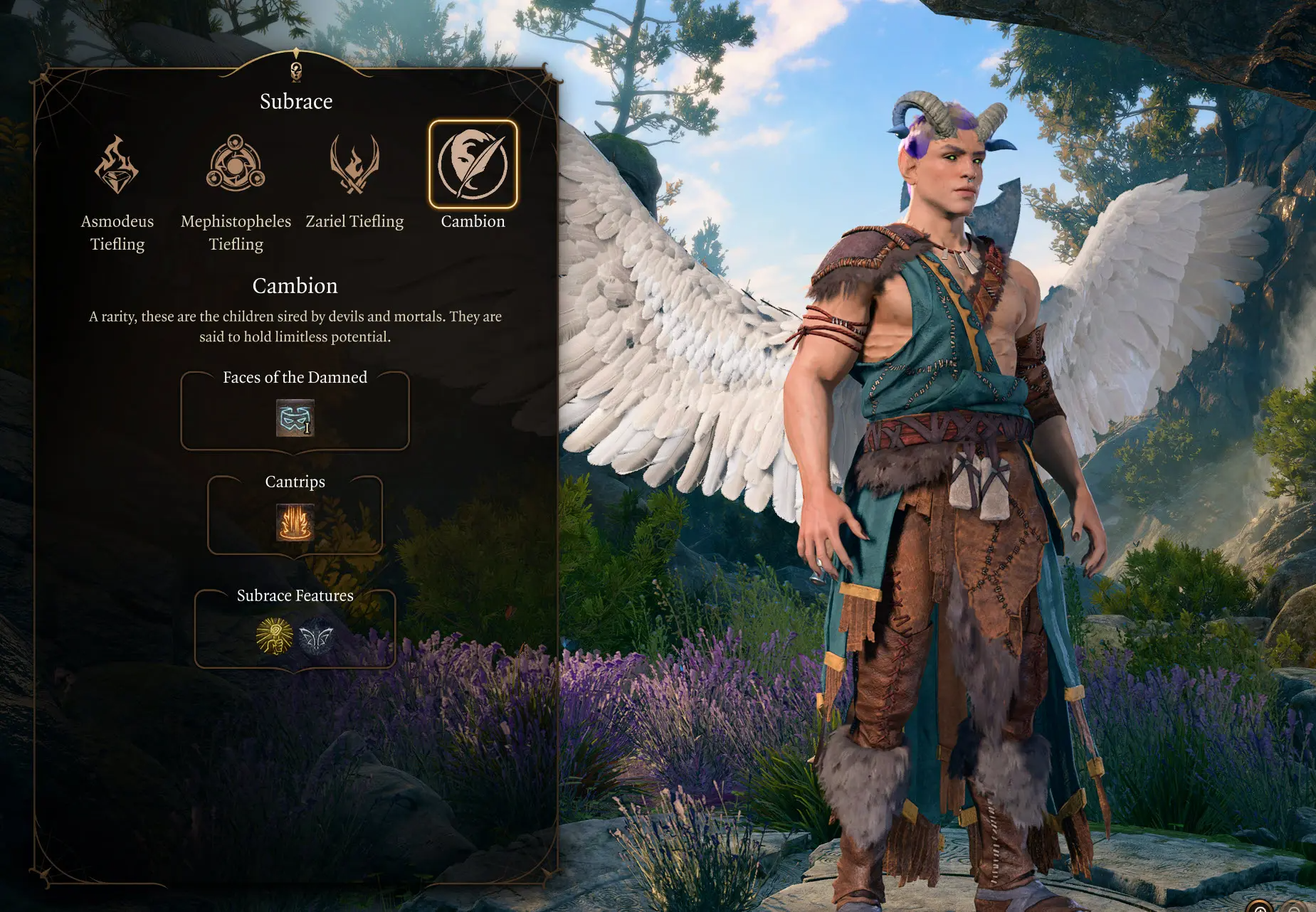Select the Asmodeus Tiefling subrace

[x=117, y=166]
